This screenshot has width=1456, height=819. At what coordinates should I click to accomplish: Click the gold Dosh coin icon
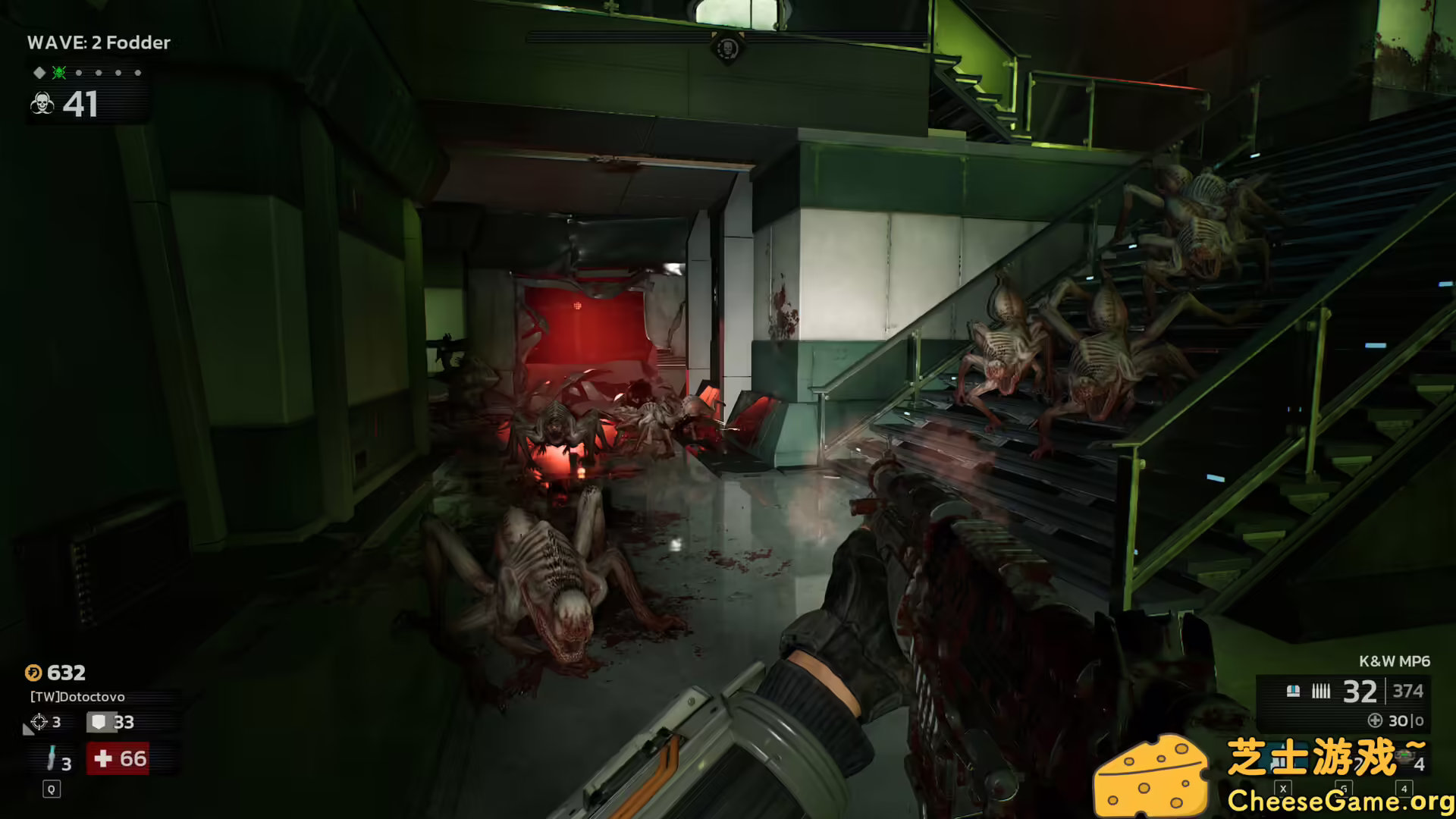(x=33, y=673)
